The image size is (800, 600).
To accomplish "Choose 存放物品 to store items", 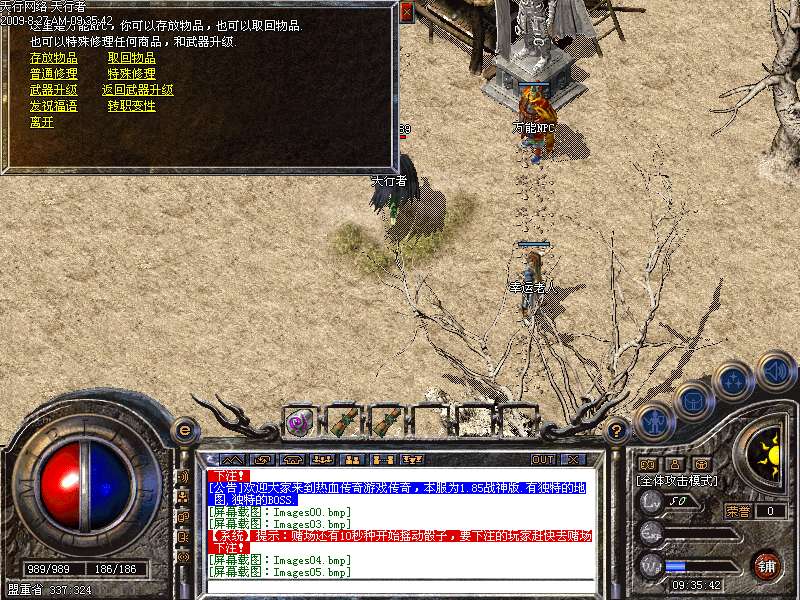I will tap(54, 58).
